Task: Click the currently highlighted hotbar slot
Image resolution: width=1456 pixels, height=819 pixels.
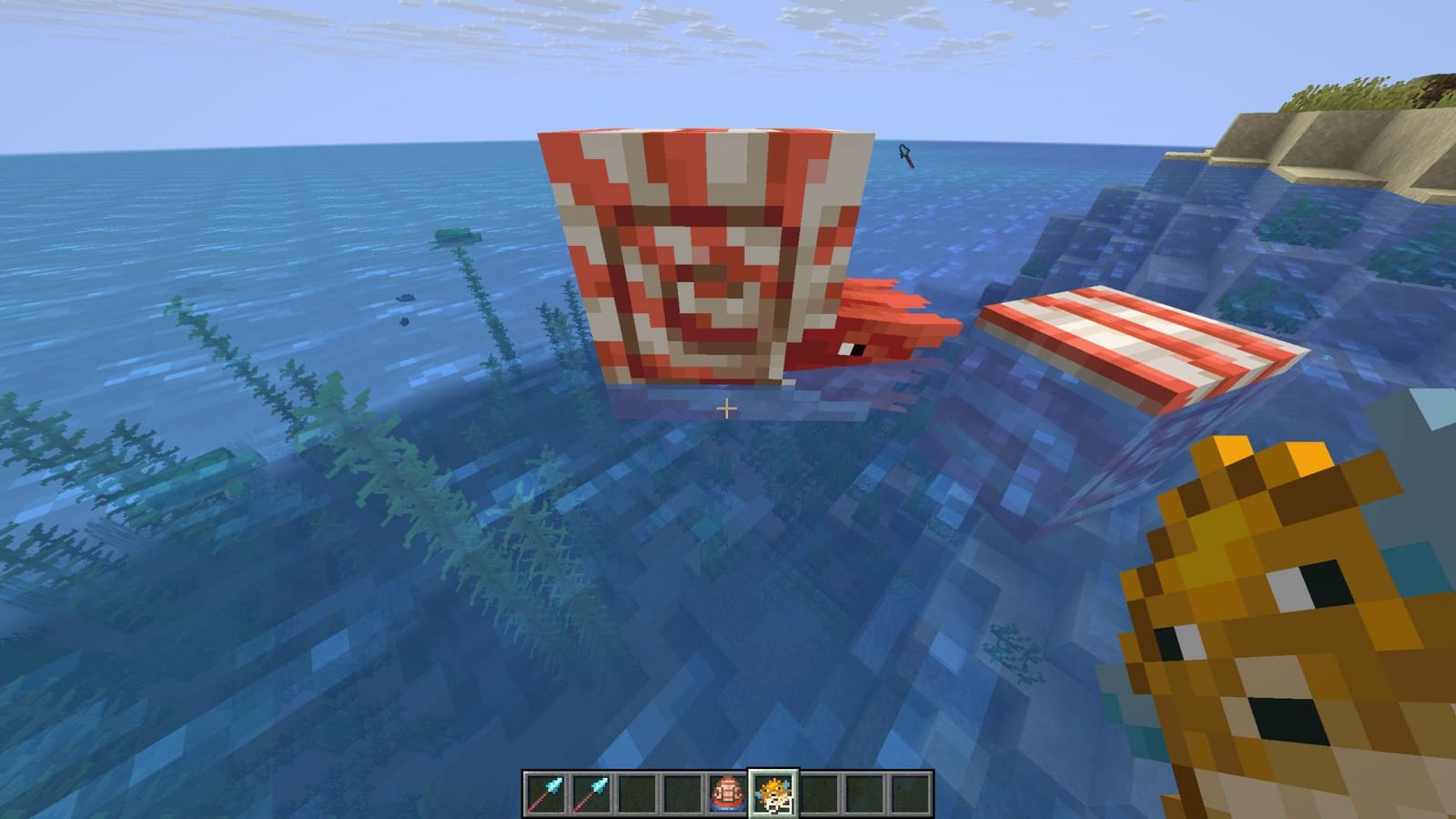Action: click(775, 792)
